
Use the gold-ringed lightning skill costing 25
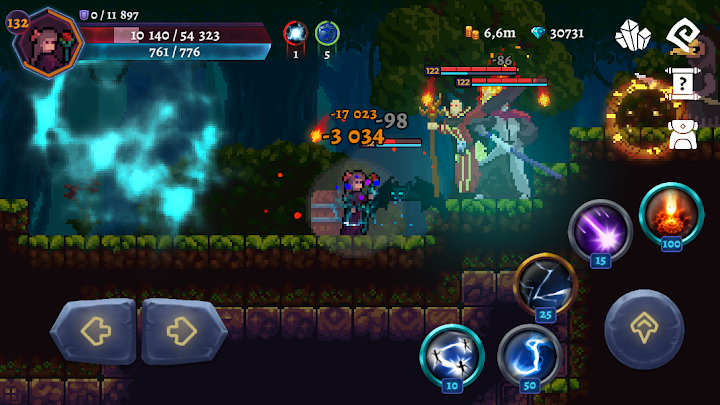pos(545,284)
